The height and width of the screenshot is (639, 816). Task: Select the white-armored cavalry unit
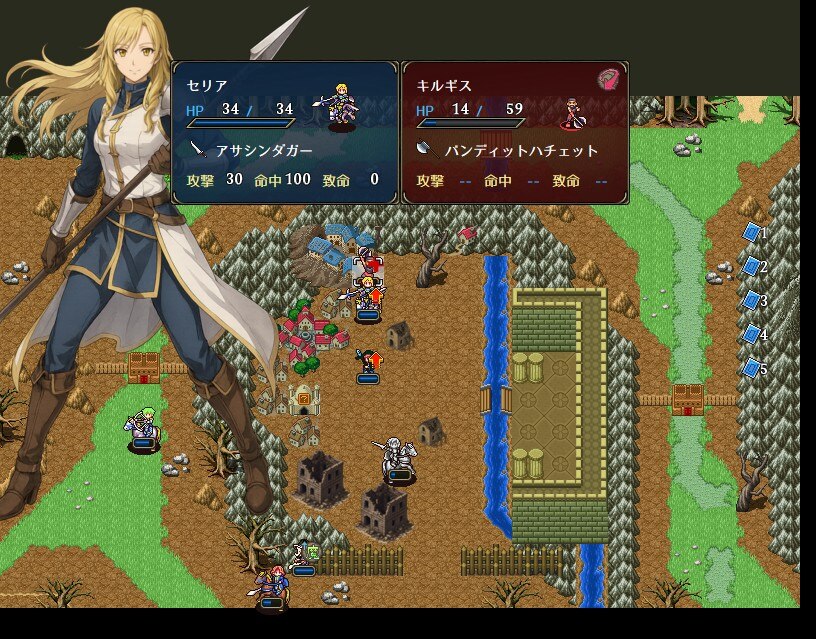[398, 458]
